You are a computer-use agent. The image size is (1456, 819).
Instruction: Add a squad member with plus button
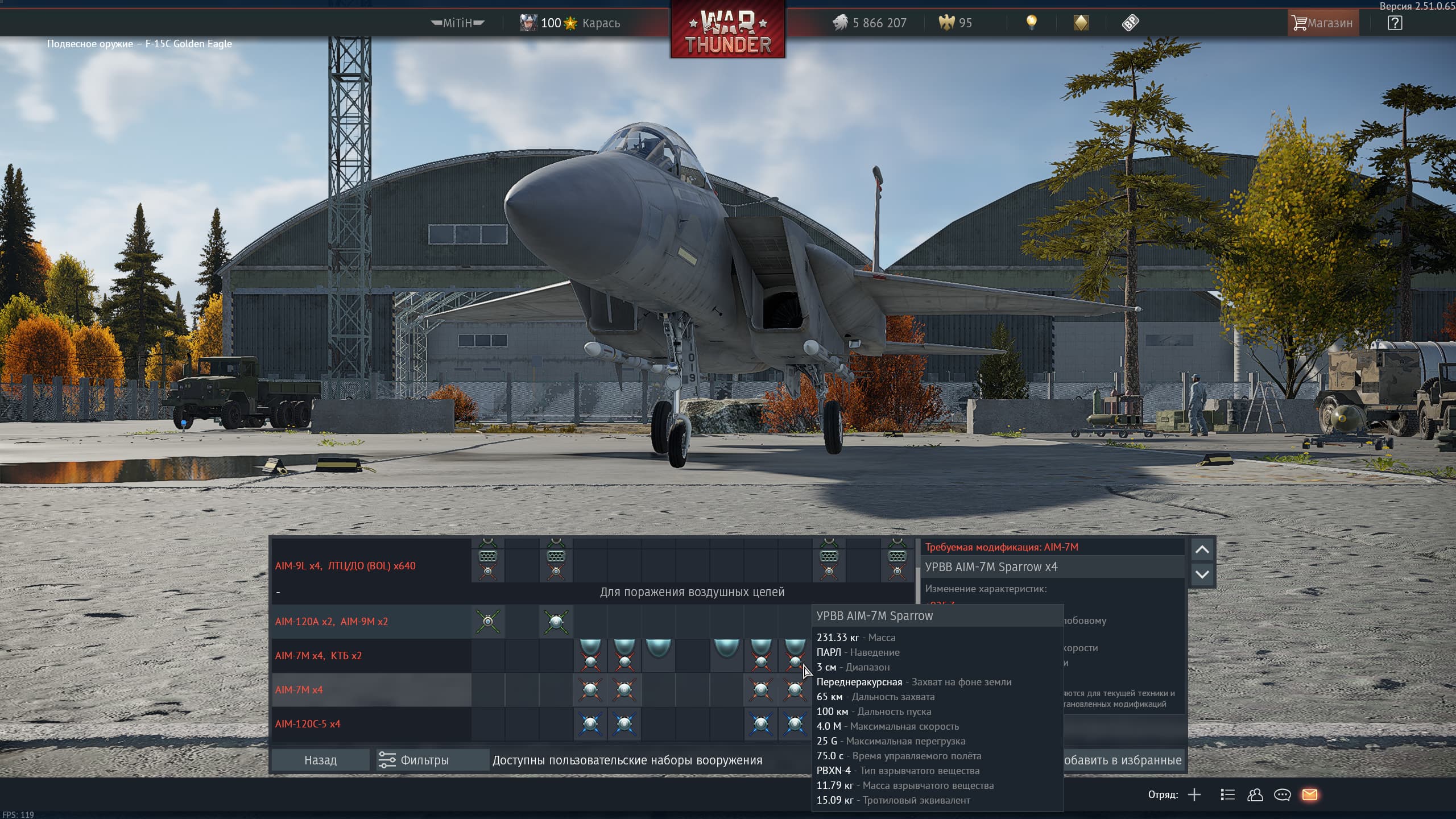[x=1194, y=795]
